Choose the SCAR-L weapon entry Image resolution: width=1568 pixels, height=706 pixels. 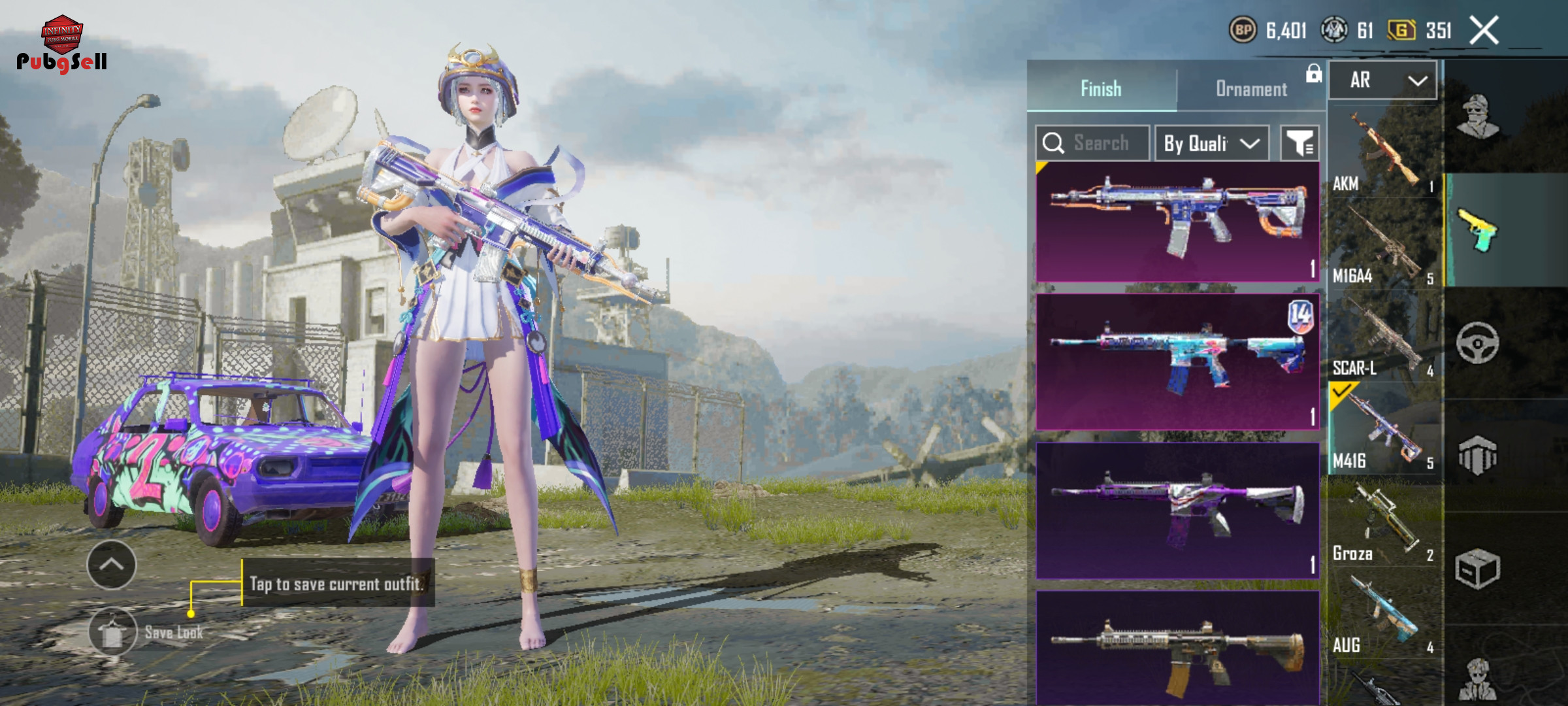point(1384,337)
